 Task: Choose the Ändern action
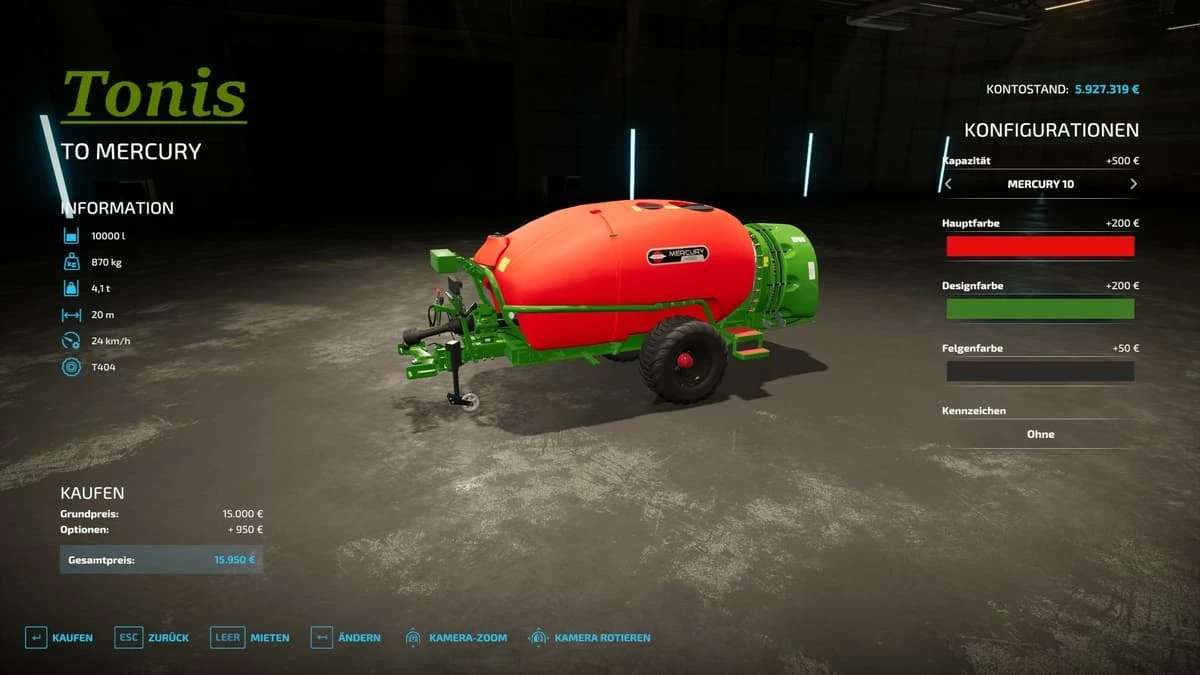click(346, 637)
